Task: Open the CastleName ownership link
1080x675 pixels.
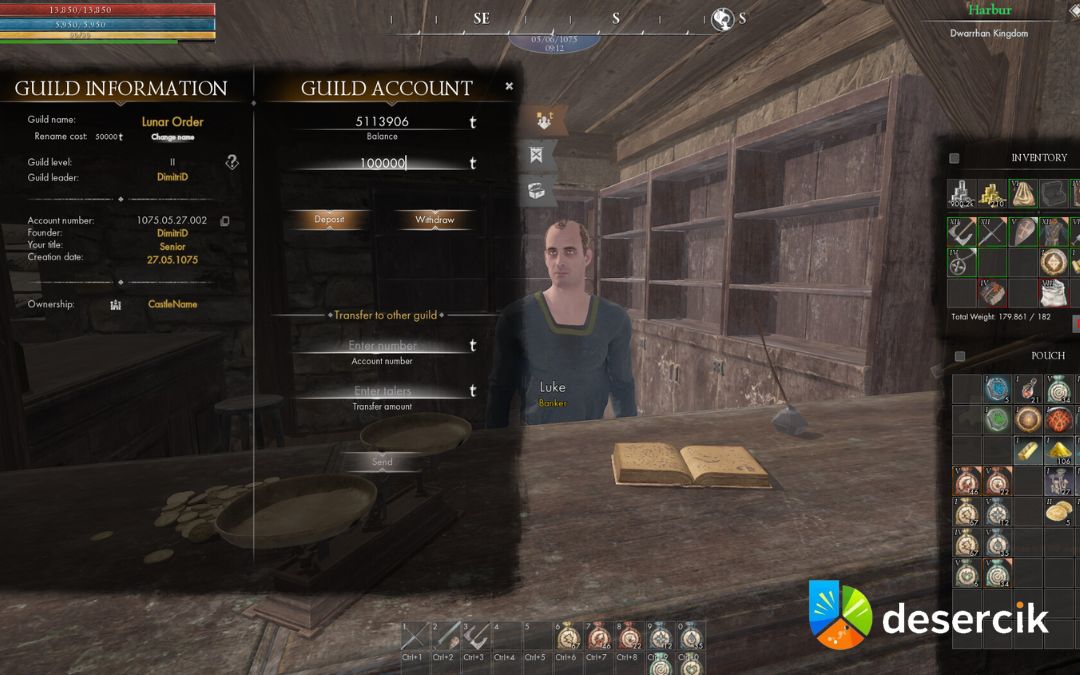Action: tap(172, 304)
